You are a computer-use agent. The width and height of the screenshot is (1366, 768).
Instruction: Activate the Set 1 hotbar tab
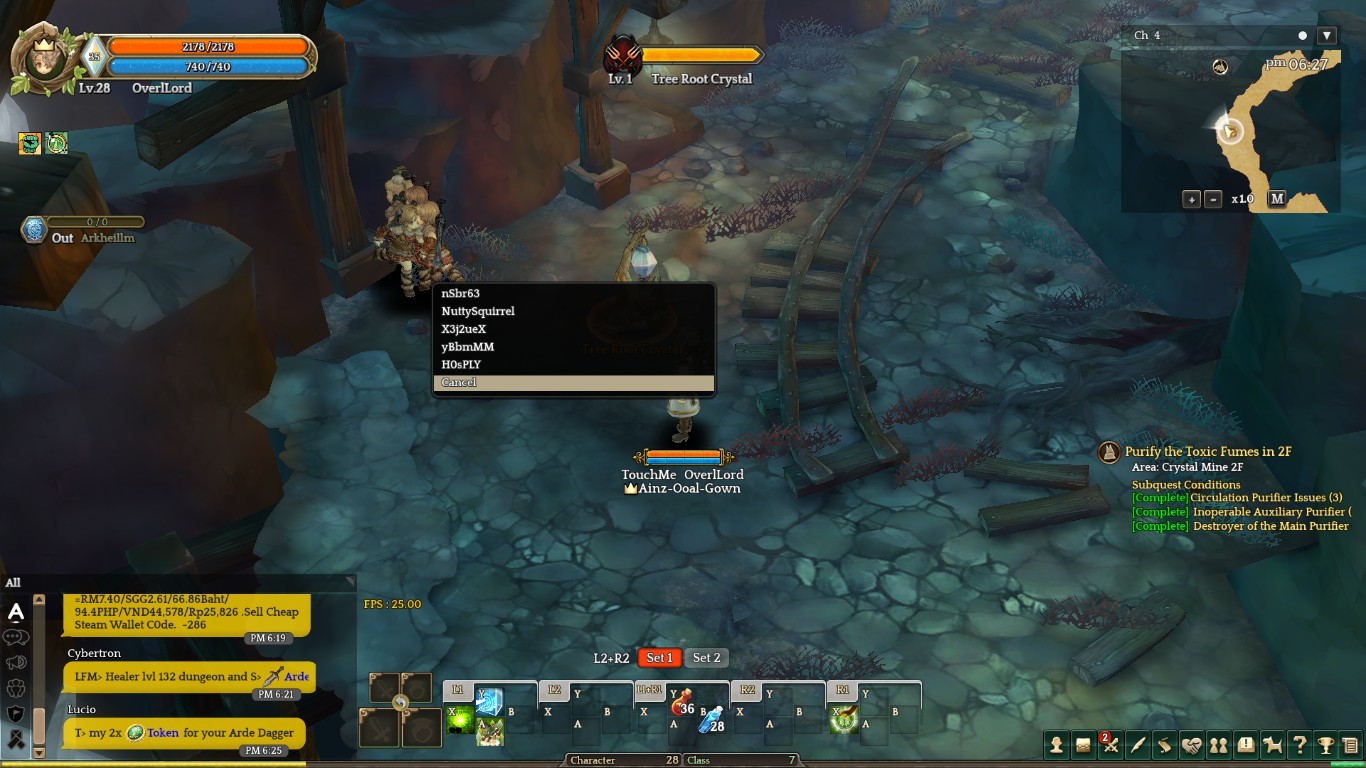tap(659, 658)
